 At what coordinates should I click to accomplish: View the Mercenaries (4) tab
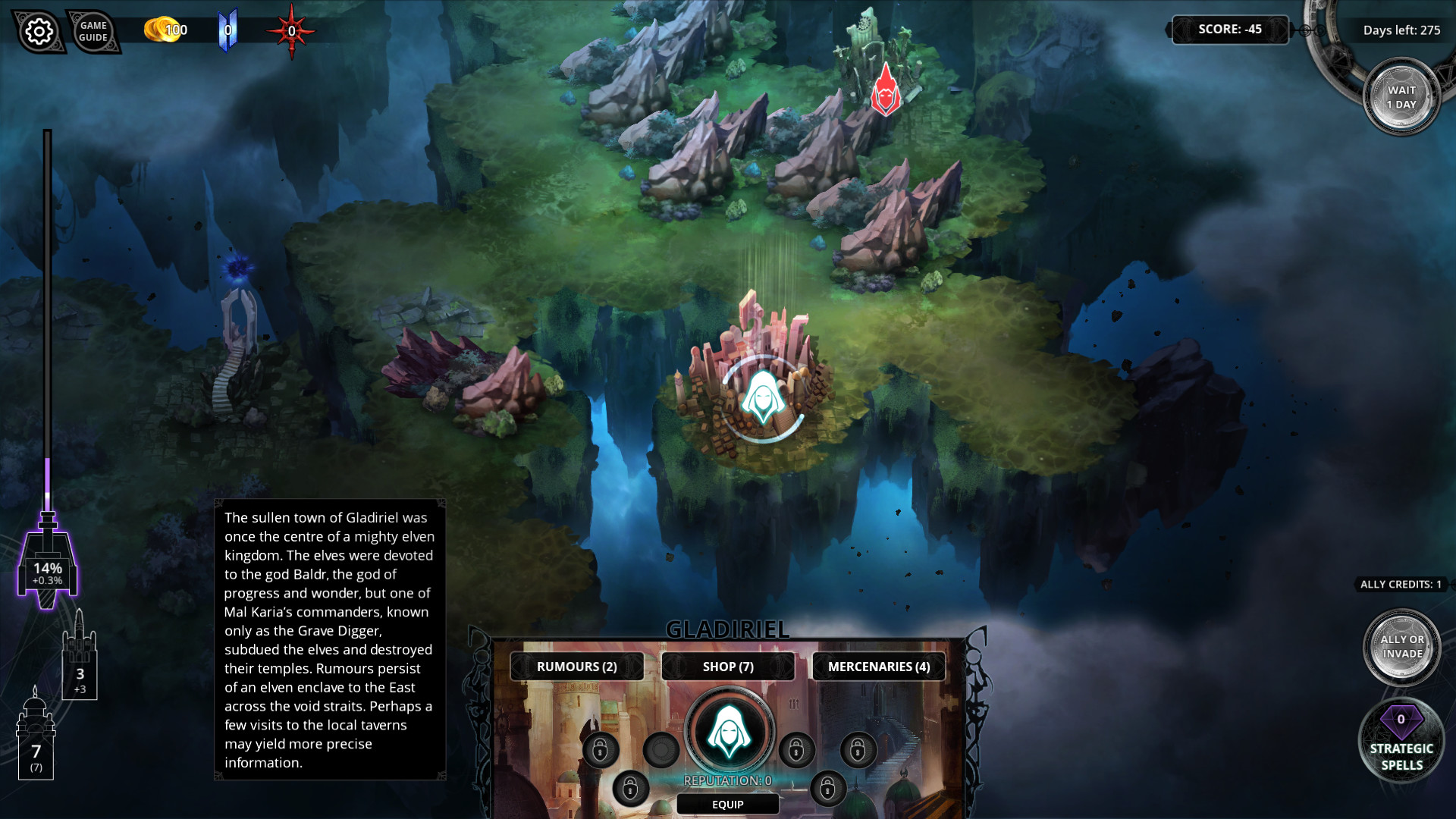point(878,667)
